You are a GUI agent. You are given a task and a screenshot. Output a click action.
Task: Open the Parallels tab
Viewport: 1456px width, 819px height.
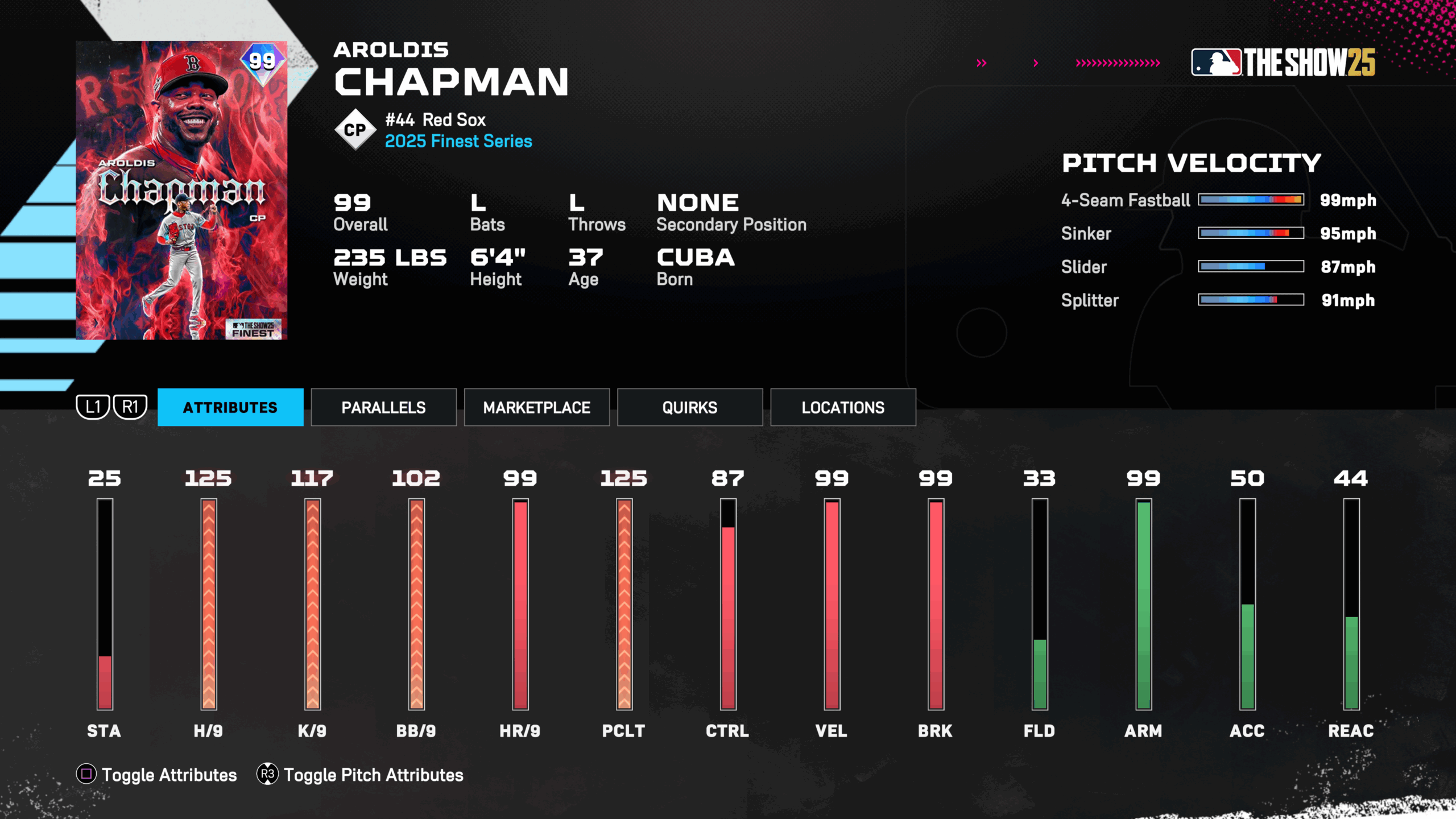point(383,407)
